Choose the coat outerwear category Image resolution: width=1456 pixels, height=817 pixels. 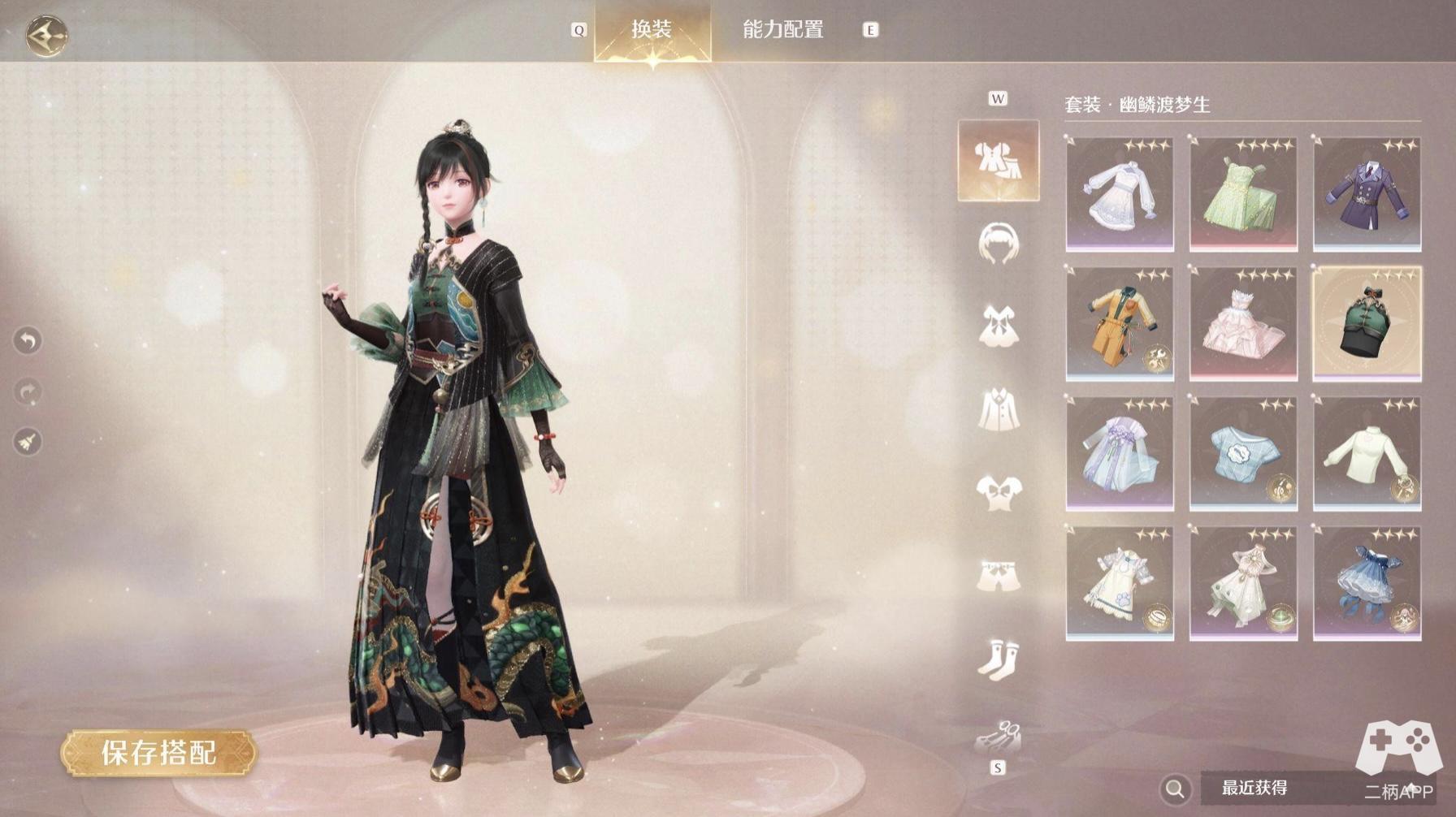(x=998, y=409)
